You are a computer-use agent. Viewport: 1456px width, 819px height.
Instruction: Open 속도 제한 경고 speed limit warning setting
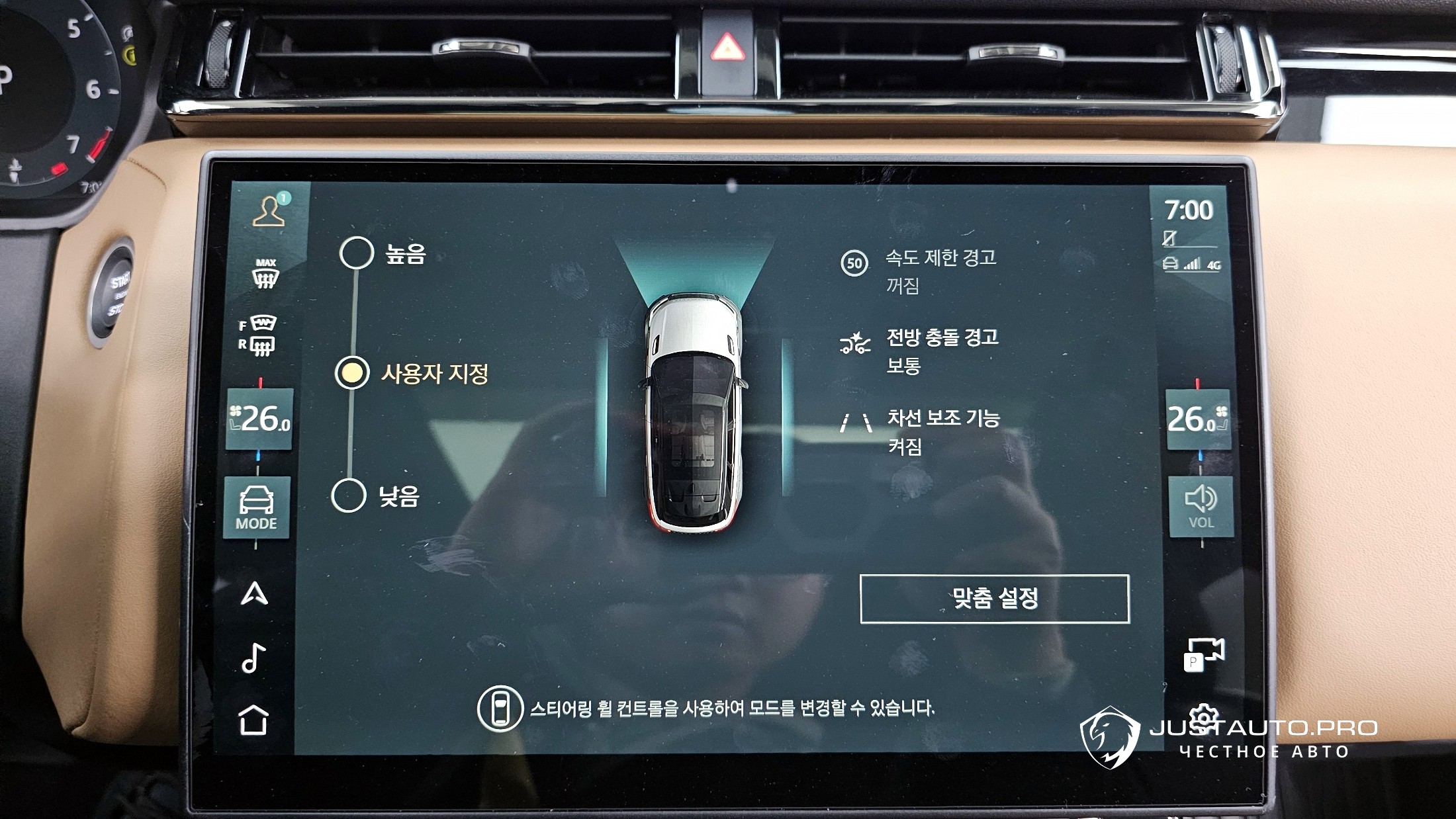pyautogui.click(x=940, y=271)
